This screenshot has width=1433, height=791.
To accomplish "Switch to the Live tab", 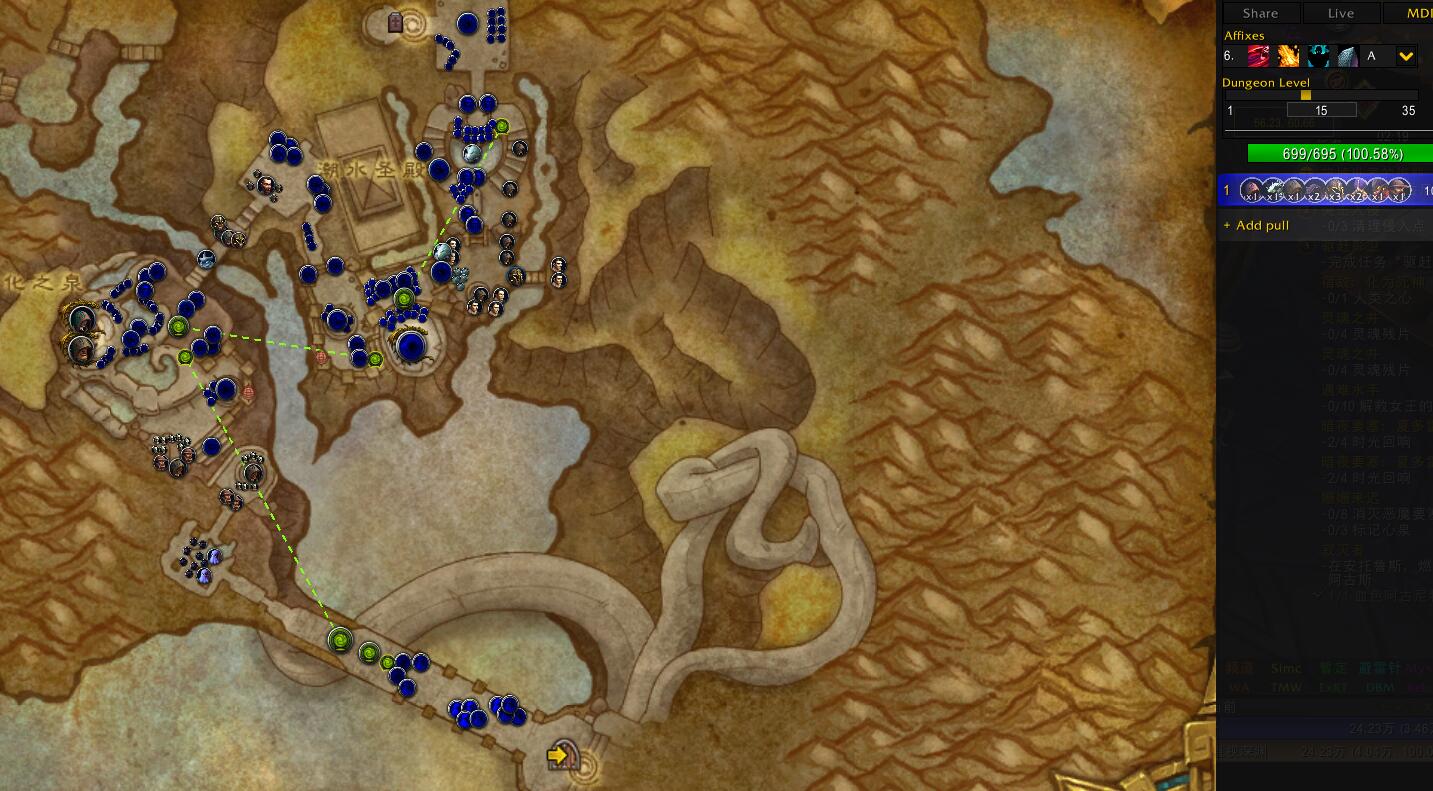I will [x=1340, y=13].
